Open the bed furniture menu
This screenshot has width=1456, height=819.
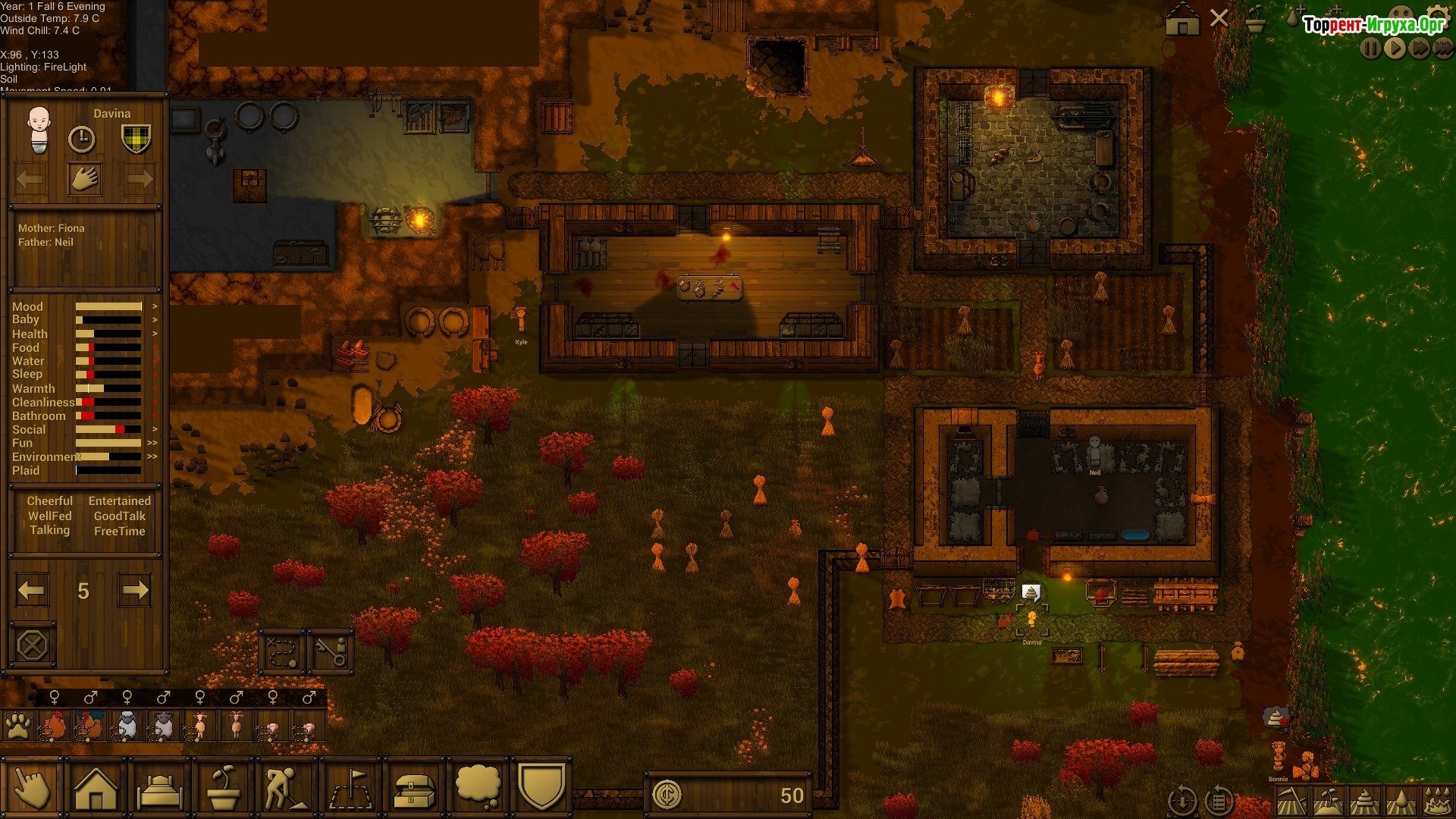(x=160, y=789)
